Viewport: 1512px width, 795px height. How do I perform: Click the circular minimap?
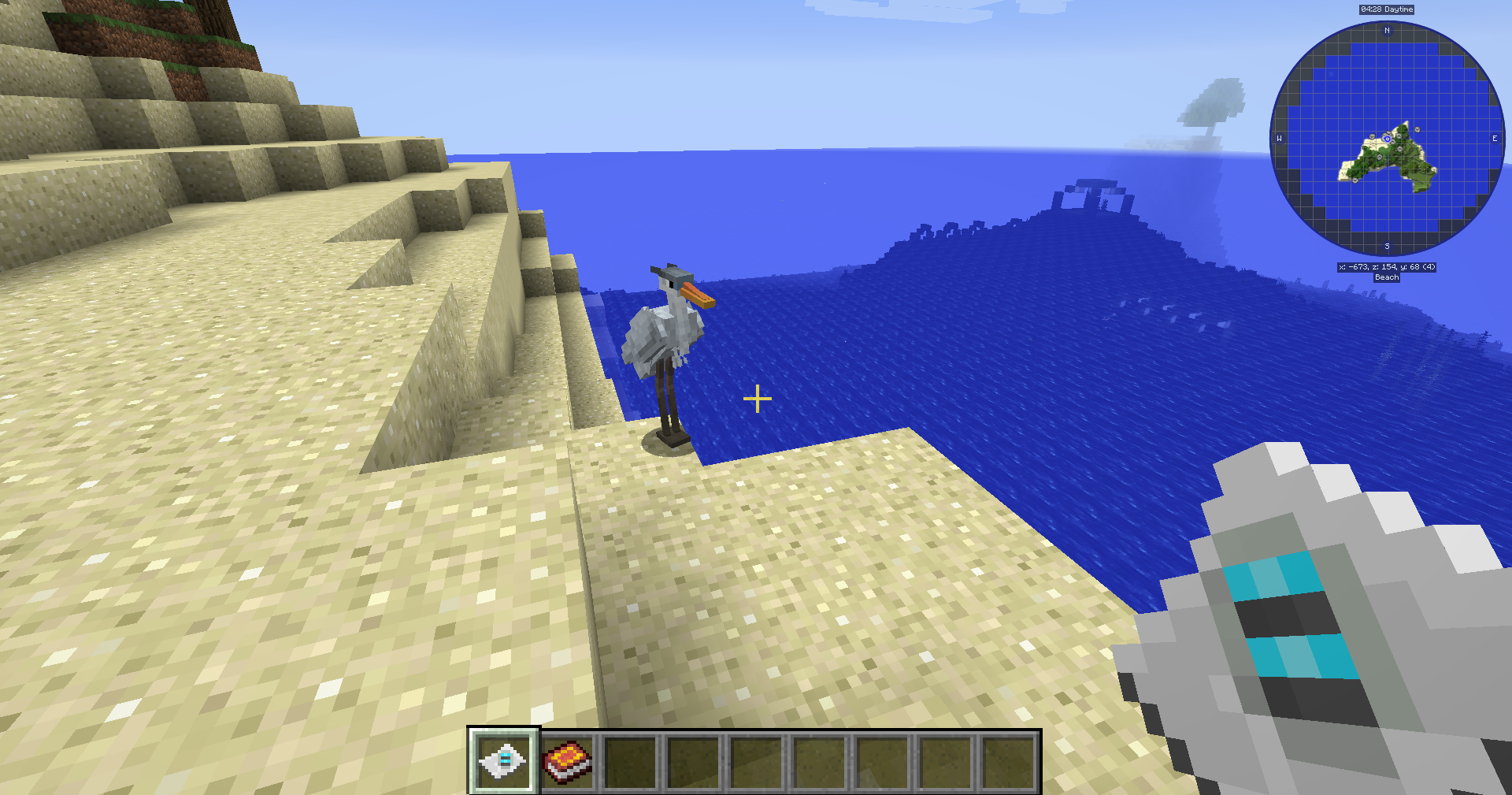click(1387, 139)
